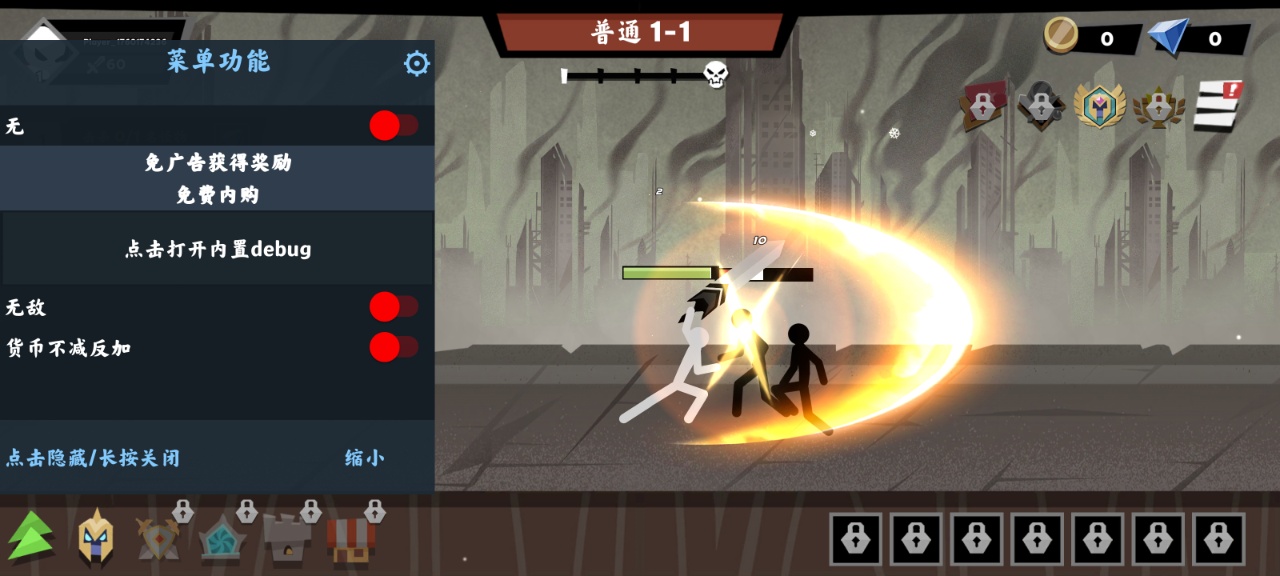Image resolution: width=1280 pixels, height=576 pixels.
Task: Click the gold coin currency icon
Action: (1061, 36)
